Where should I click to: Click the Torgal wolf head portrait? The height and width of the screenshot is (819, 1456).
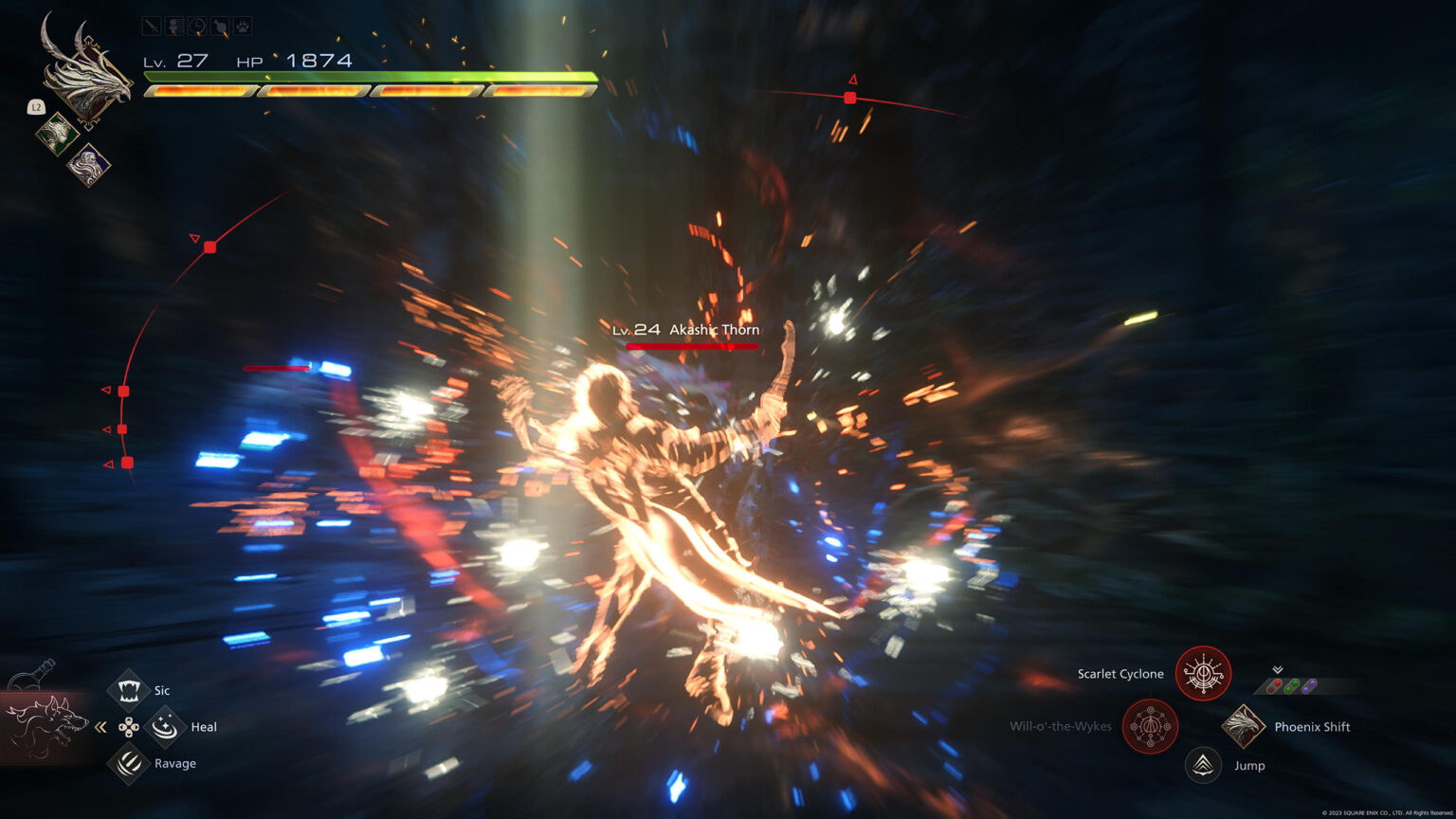coord(49,720)
